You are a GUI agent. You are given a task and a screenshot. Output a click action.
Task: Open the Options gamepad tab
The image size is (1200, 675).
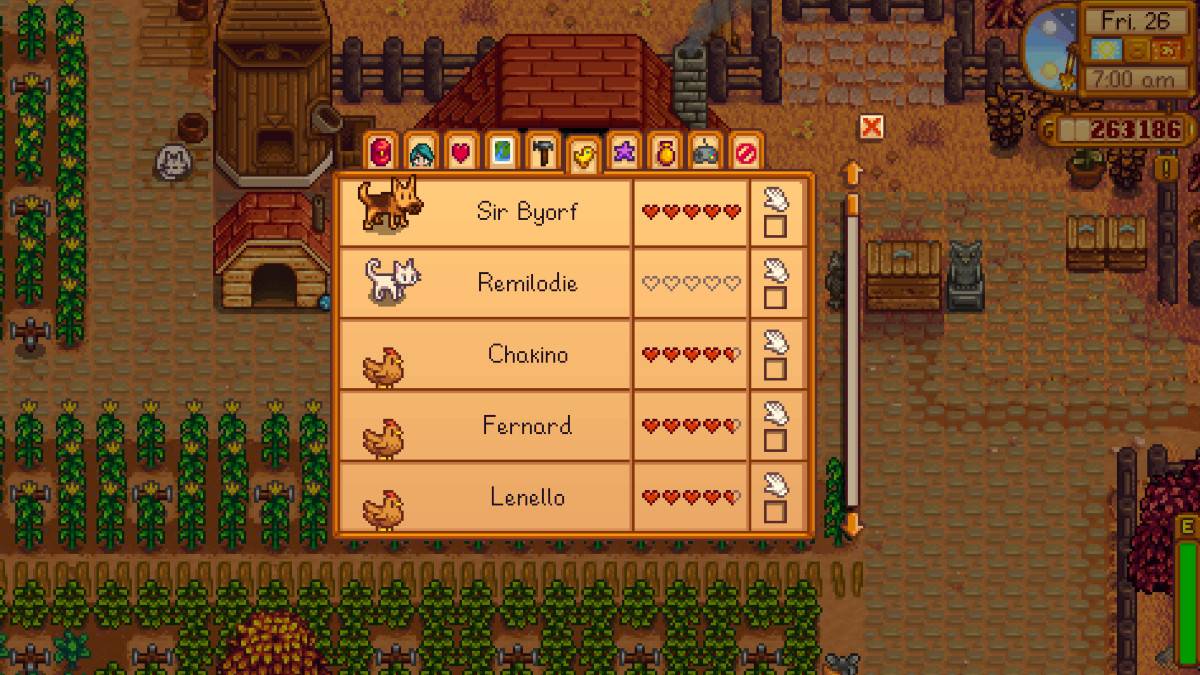coord(705,152)
